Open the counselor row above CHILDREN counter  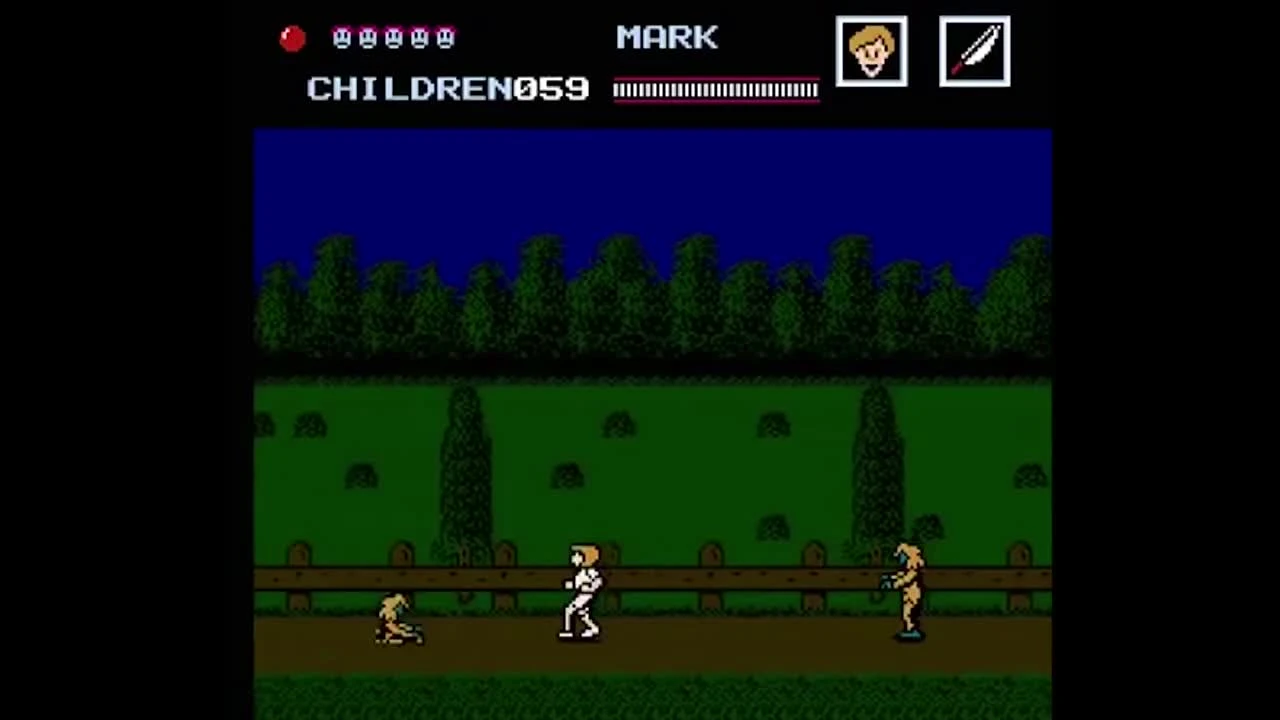click(x=393, y=38)
